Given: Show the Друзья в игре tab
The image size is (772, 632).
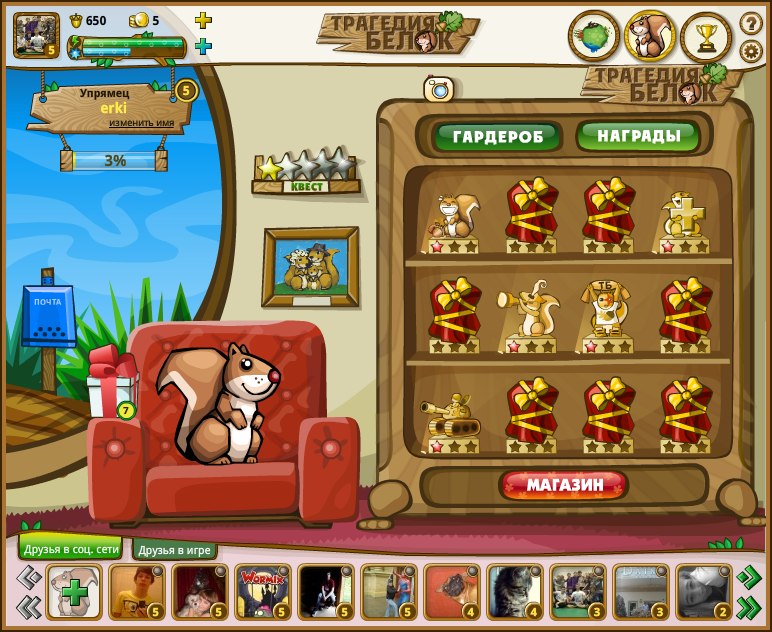Looking at the screenshot, I should pyautogui.click(x=174, y=550).
